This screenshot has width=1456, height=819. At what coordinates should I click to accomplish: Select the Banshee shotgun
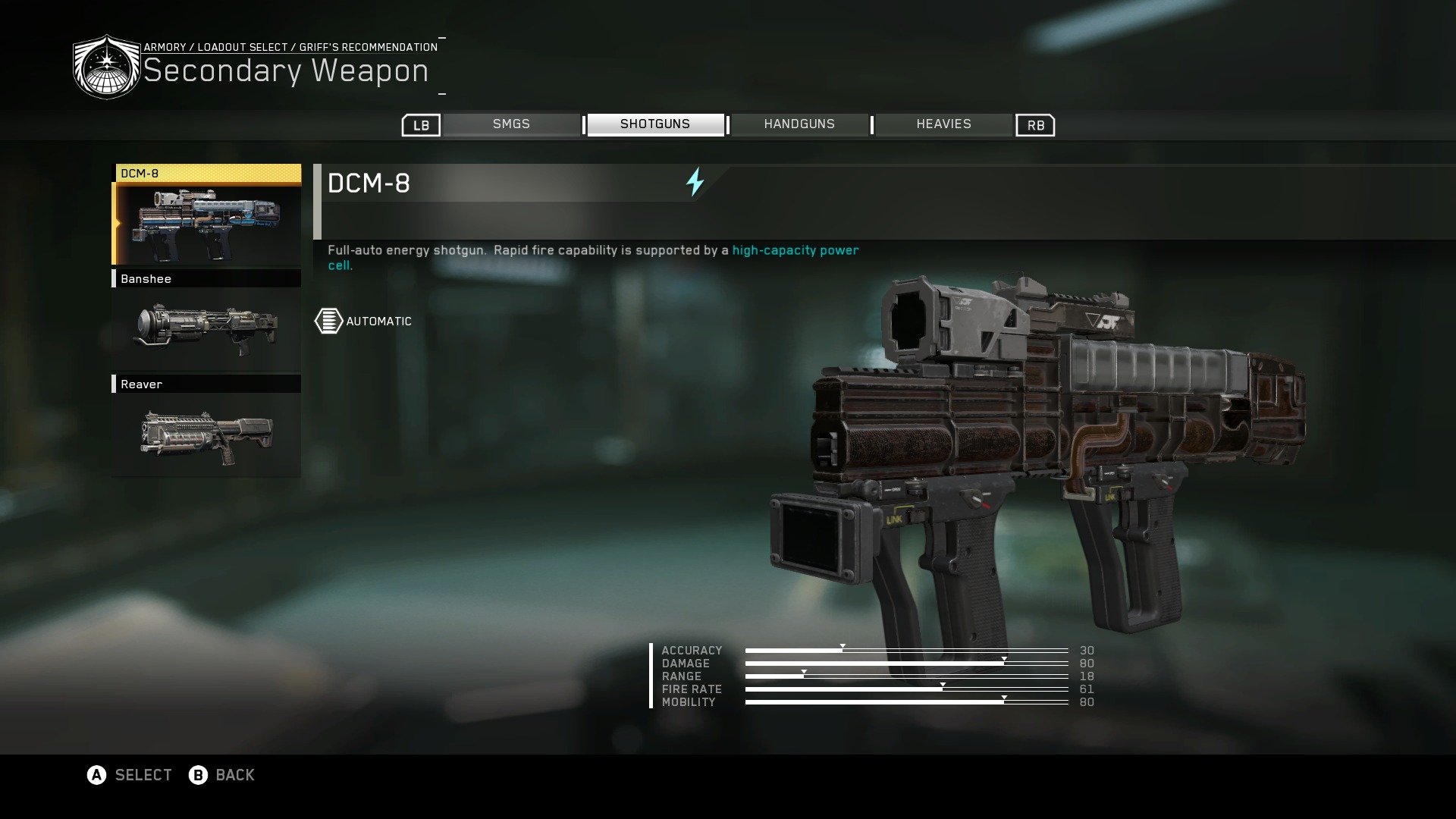click(206, 322)
